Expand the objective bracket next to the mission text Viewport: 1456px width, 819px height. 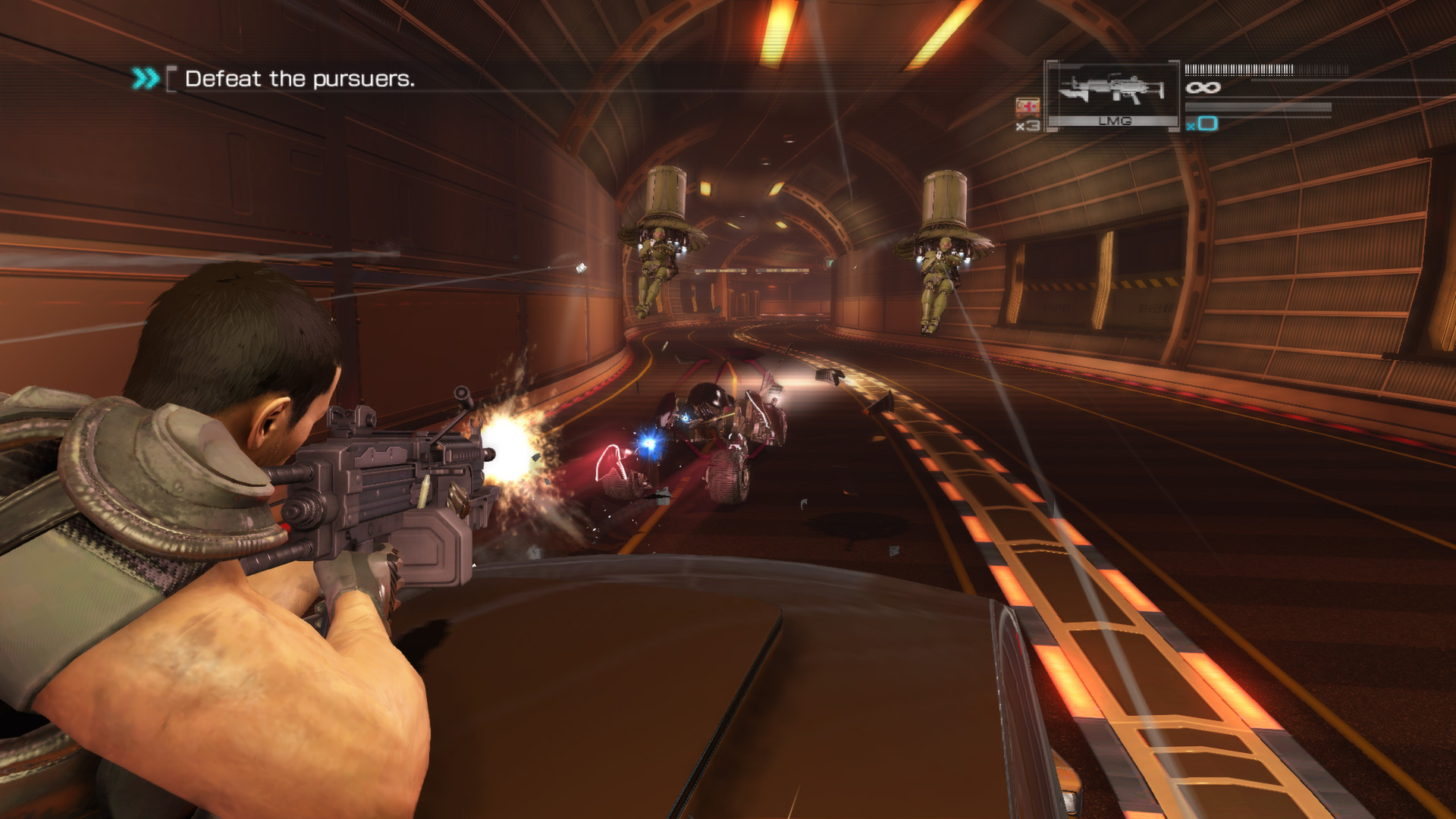(x=171, y=78)
